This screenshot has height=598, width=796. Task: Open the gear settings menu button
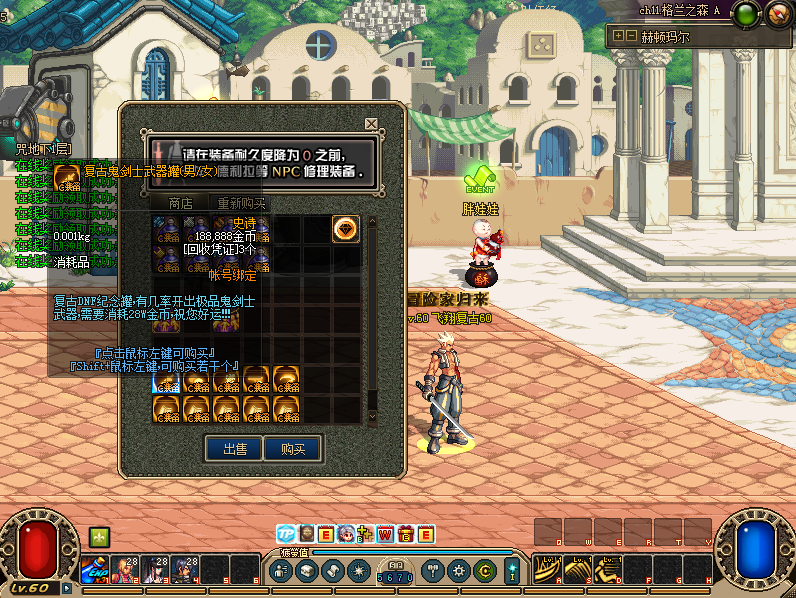click(459, 571)
